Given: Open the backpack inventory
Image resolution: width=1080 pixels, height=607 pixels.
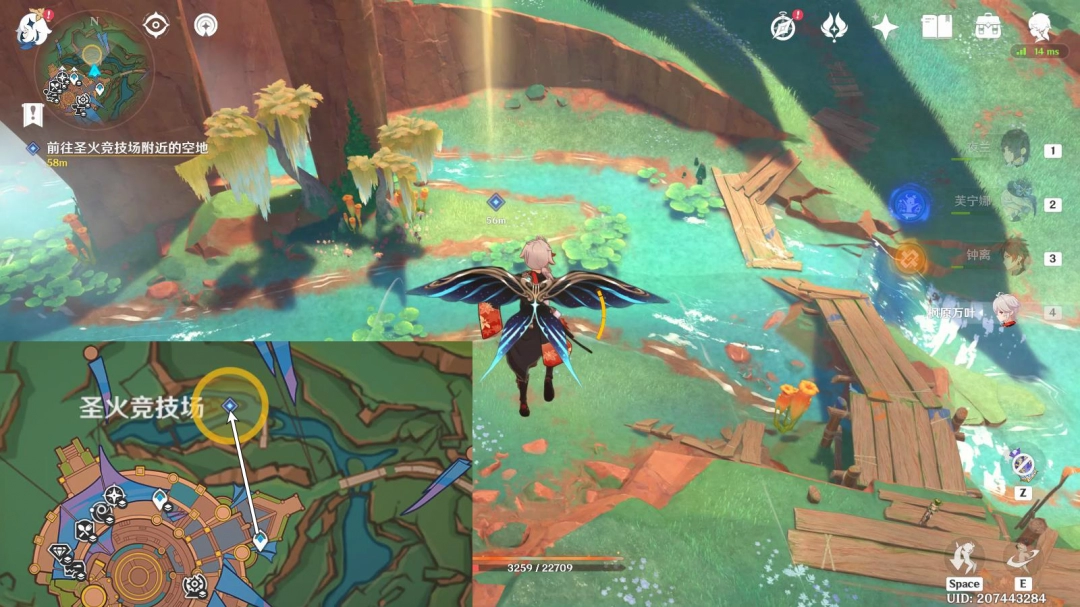Looking at the screenshot, I should [988, 27].
